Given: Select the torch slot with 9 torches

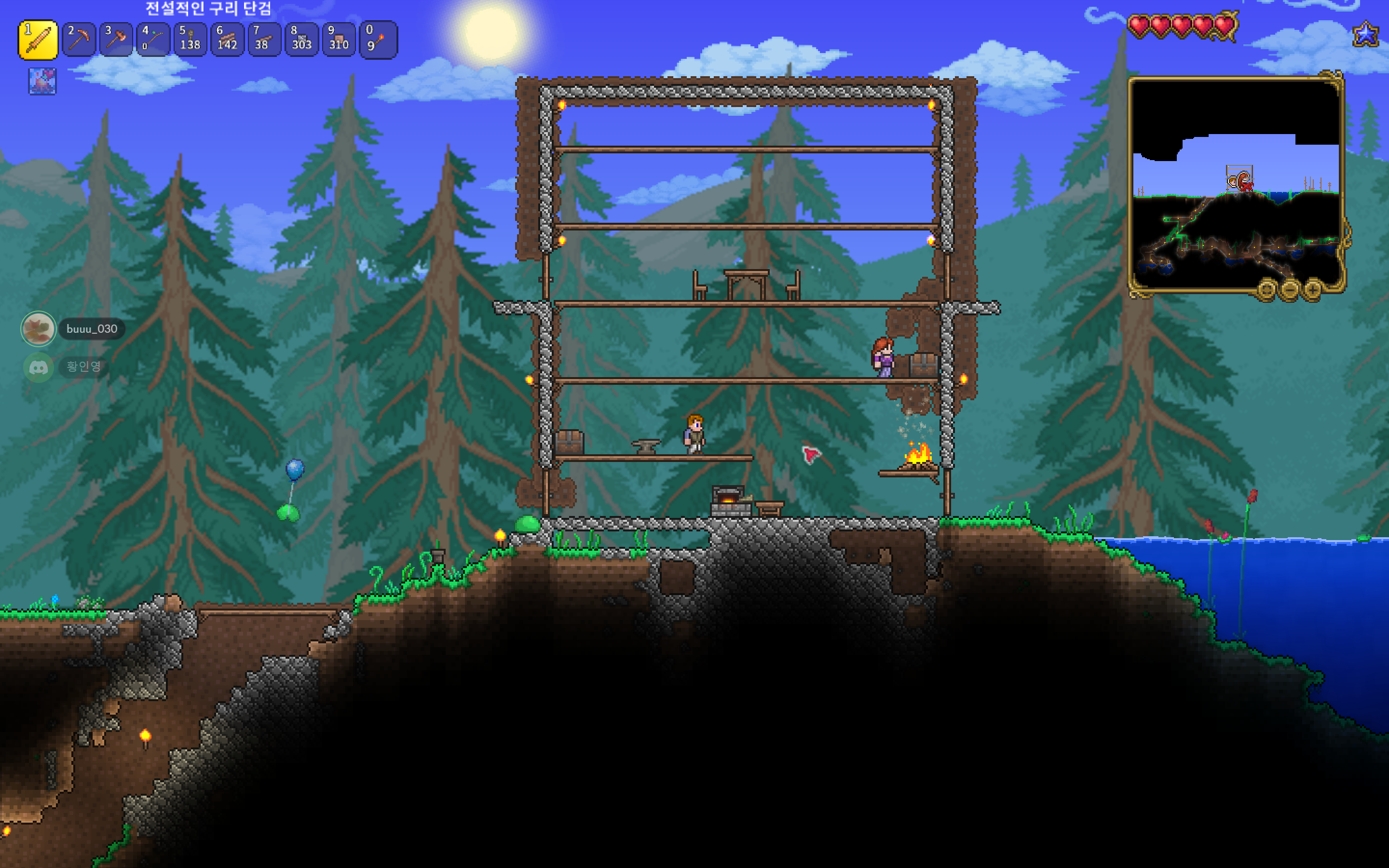Looking at the screenshot, I should 377,40.
